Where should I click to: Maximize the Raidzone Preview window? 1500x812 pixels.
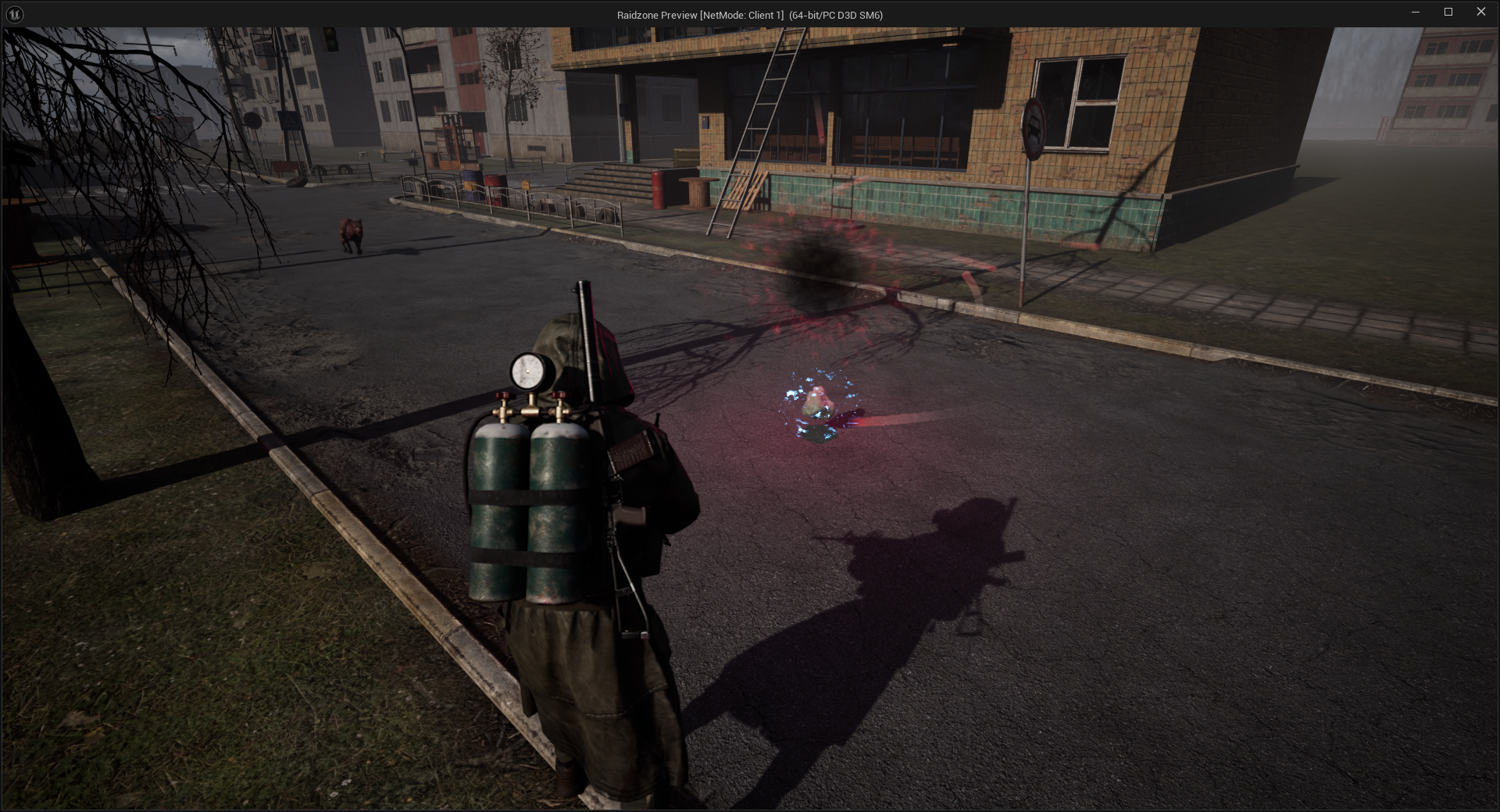pos(1448,12)
